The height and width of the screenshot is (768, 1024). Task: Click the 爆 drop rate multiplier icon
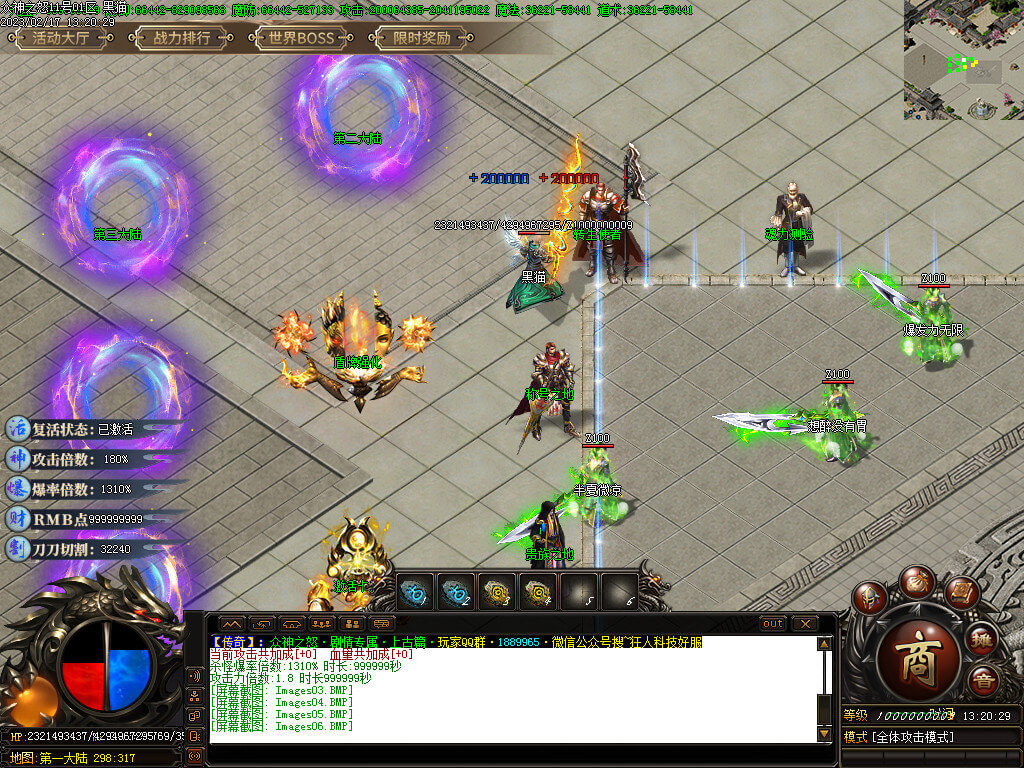(x=18, y=489)
